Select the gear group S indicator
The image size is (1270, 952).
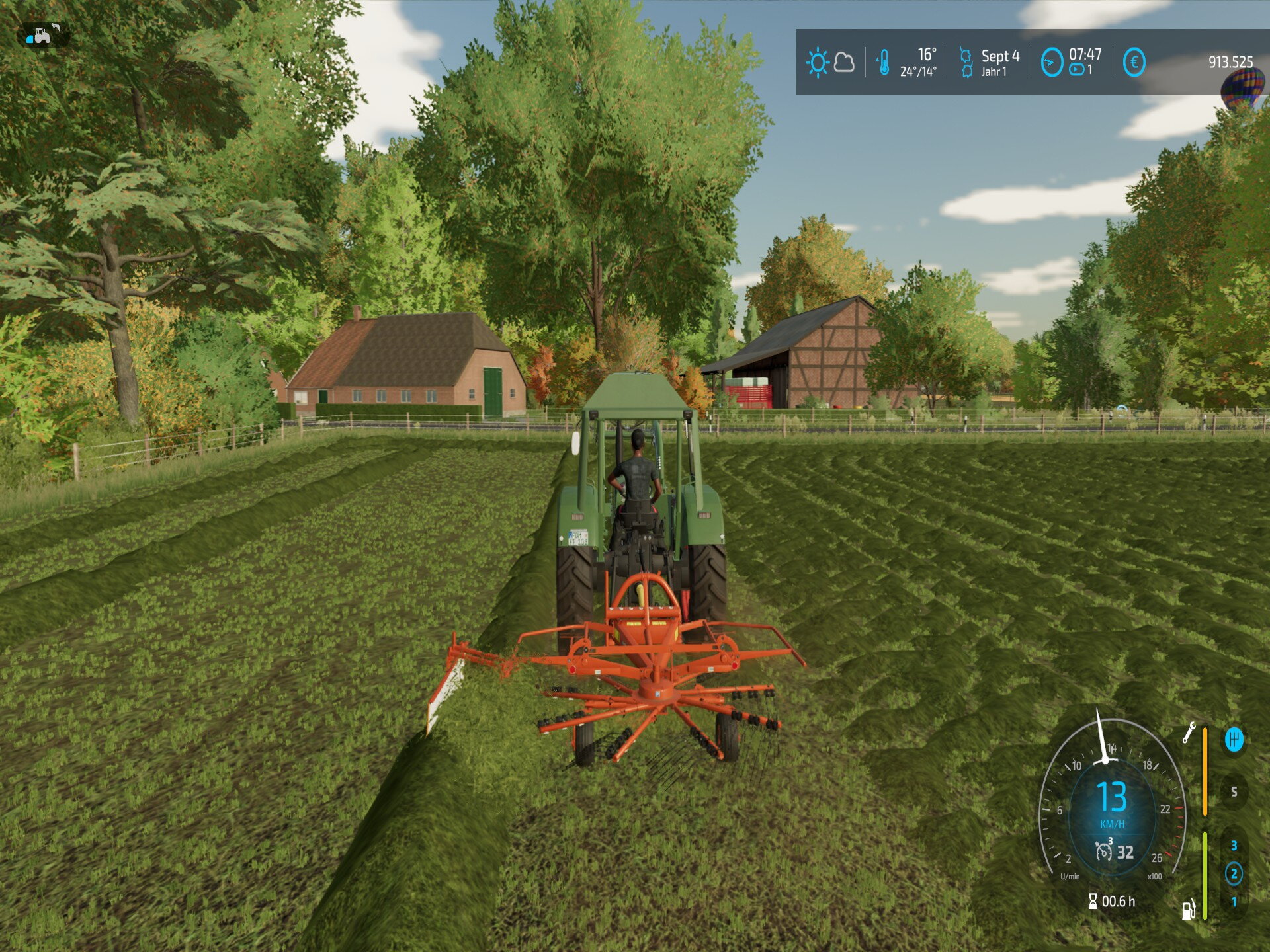(x=1234, y=791)
